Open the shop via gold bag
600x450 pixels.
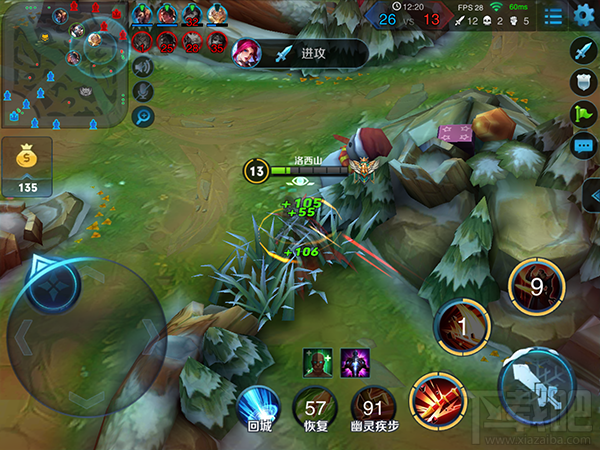tap(27, 166)
